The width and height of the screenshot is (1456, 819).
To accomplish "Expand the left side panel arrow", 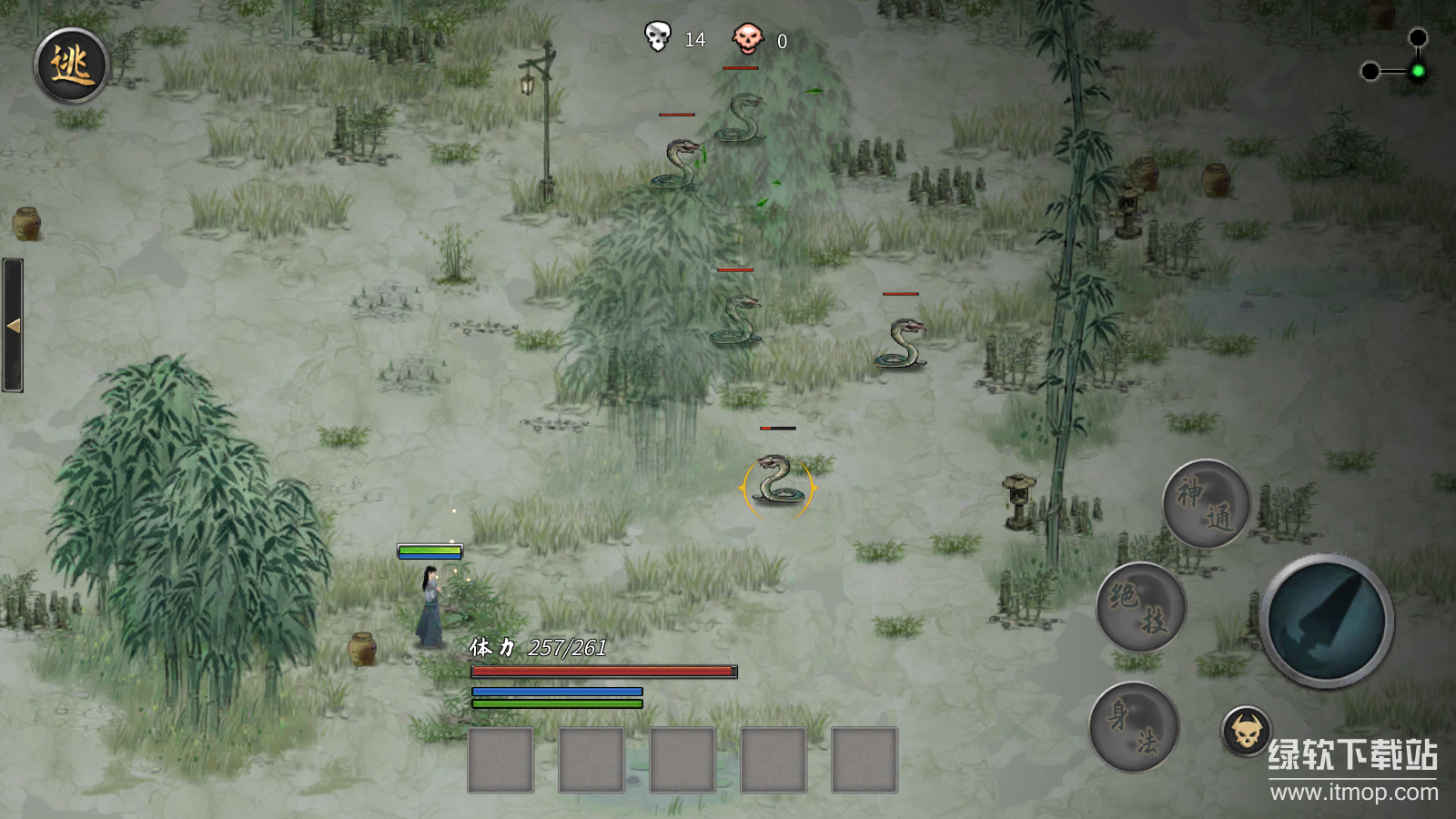I will (13, 325).
